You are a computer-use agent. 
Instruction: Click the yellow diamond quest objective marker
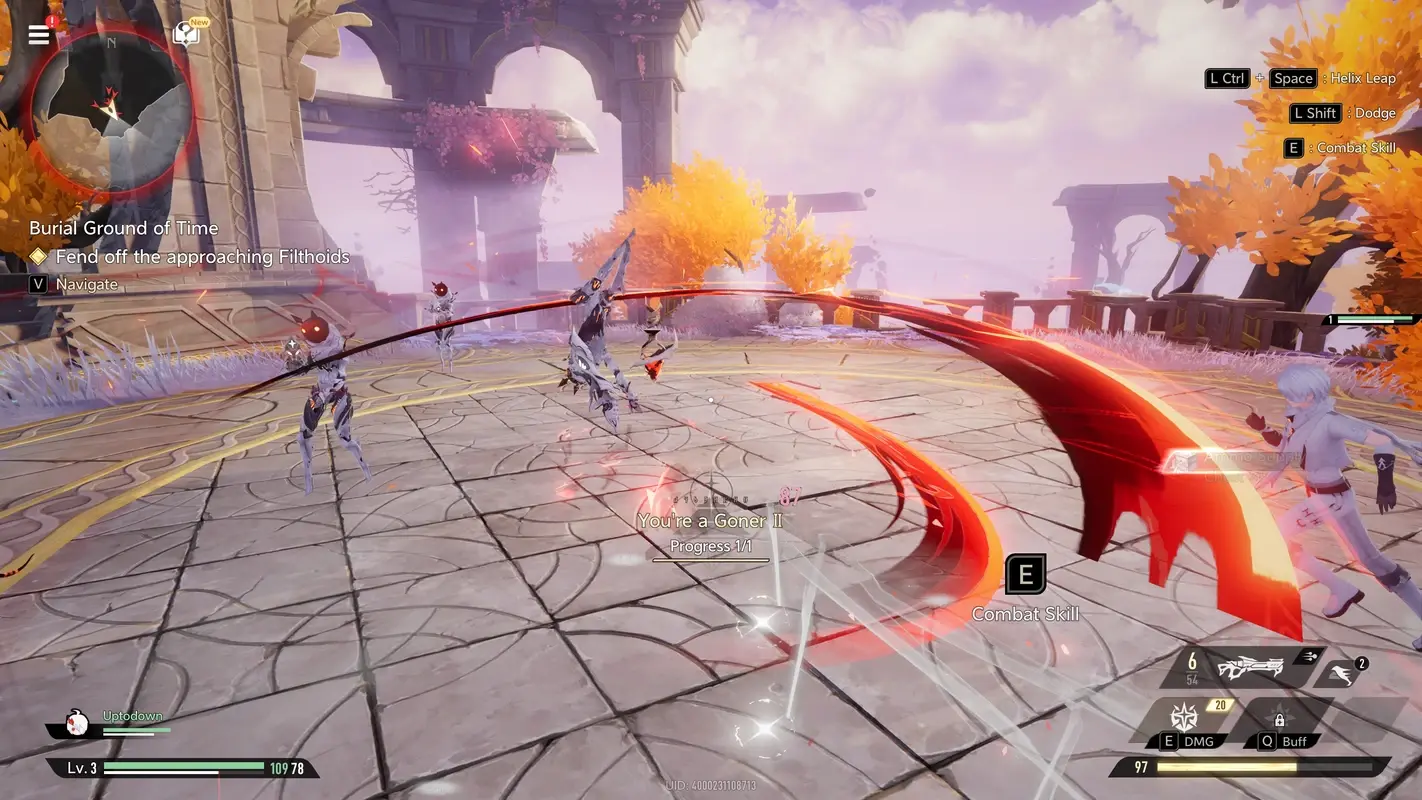coord(38,256)
